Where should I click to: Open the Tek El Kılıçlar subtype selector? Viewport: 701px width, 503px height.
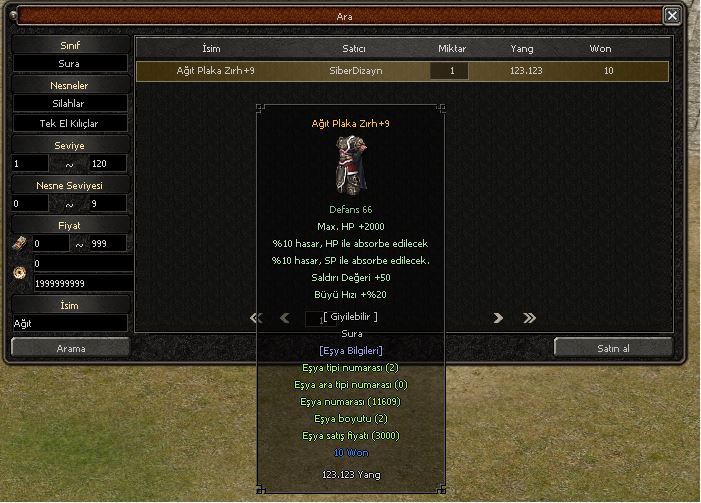coord(69,124)
